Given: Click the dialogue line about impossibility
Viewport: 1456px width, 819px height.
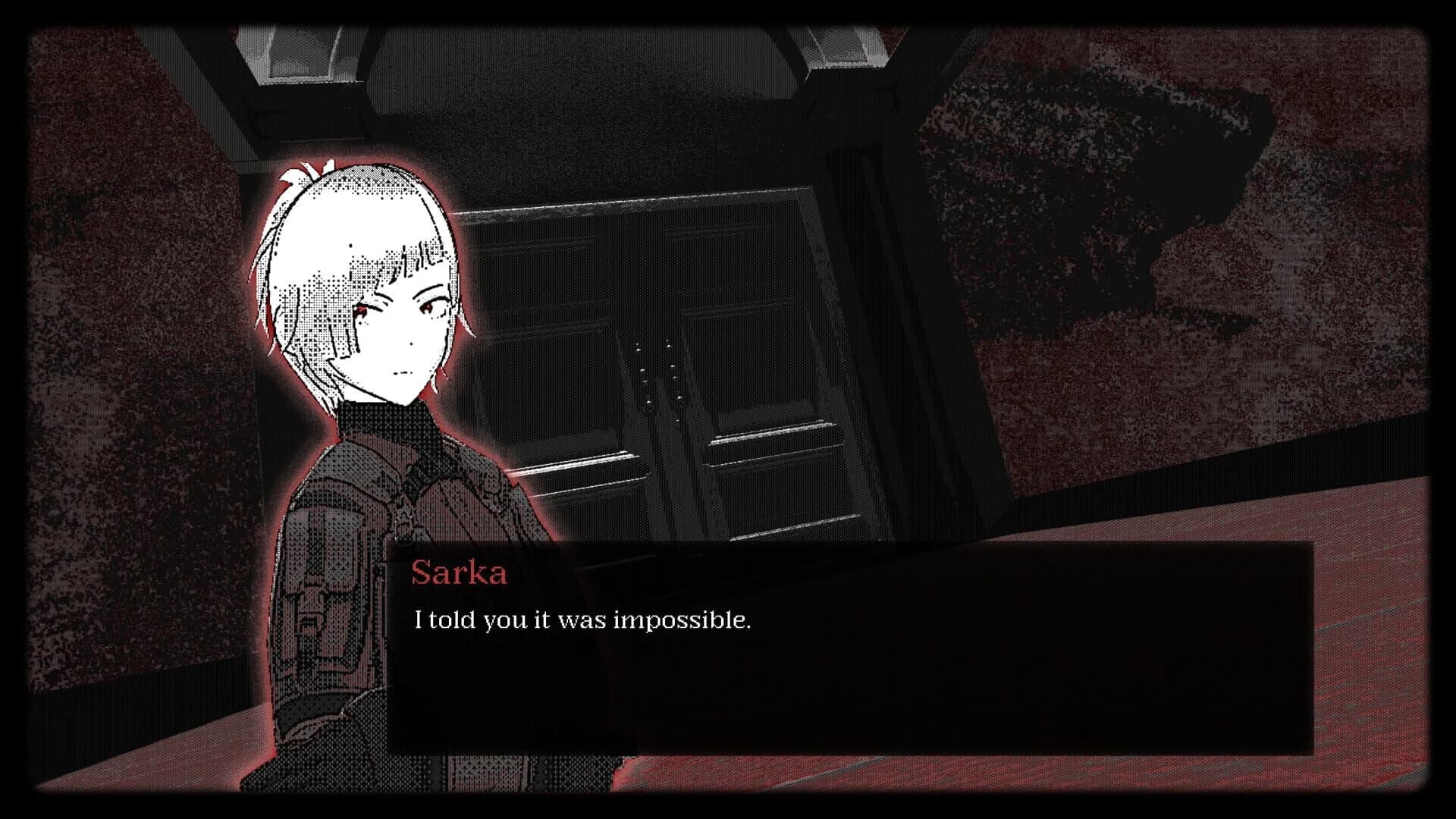Looking at the screenshot, I should click(x=582, y=620).
